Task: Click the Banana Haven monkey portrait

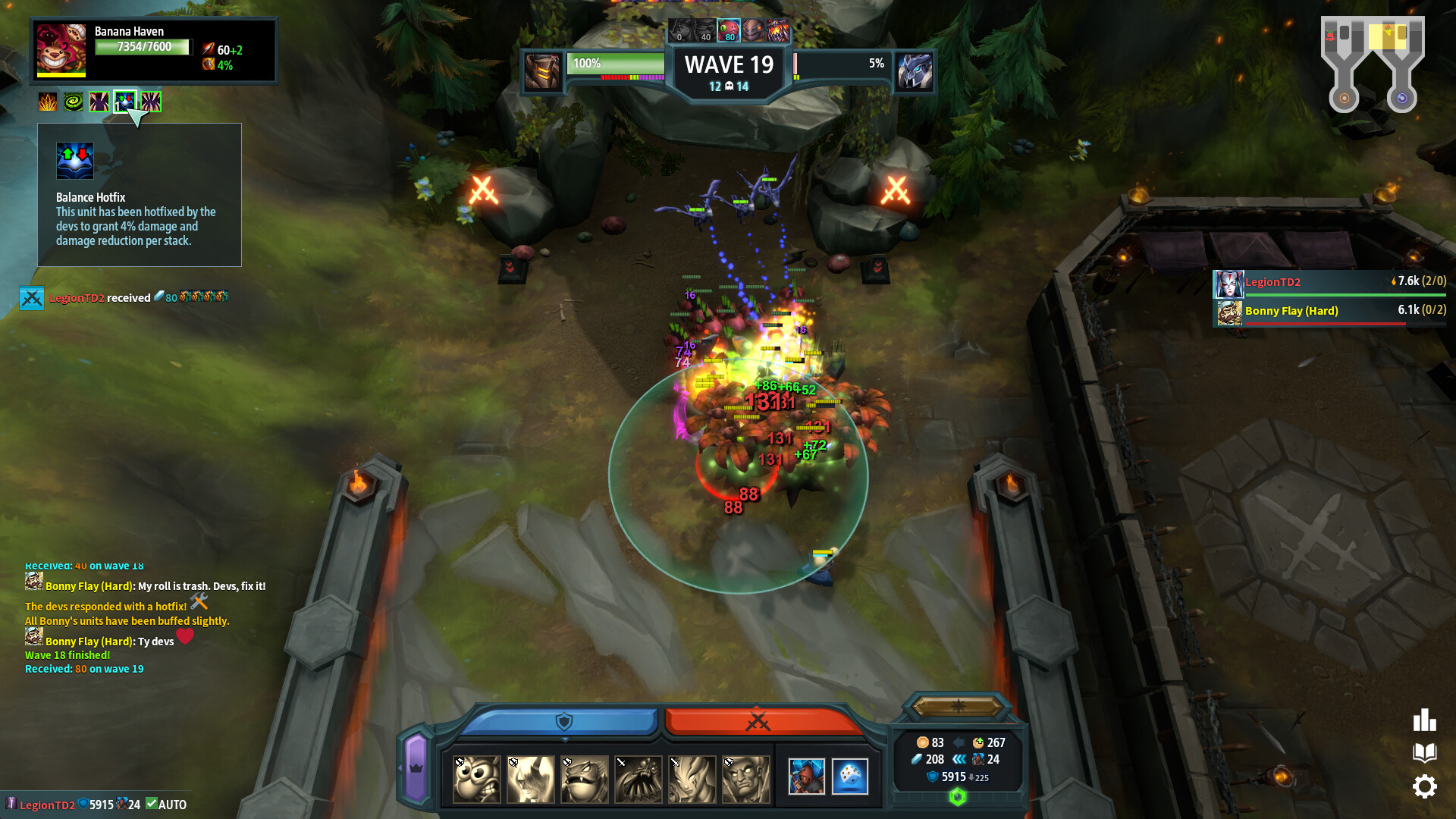Action: click(61, 50)
